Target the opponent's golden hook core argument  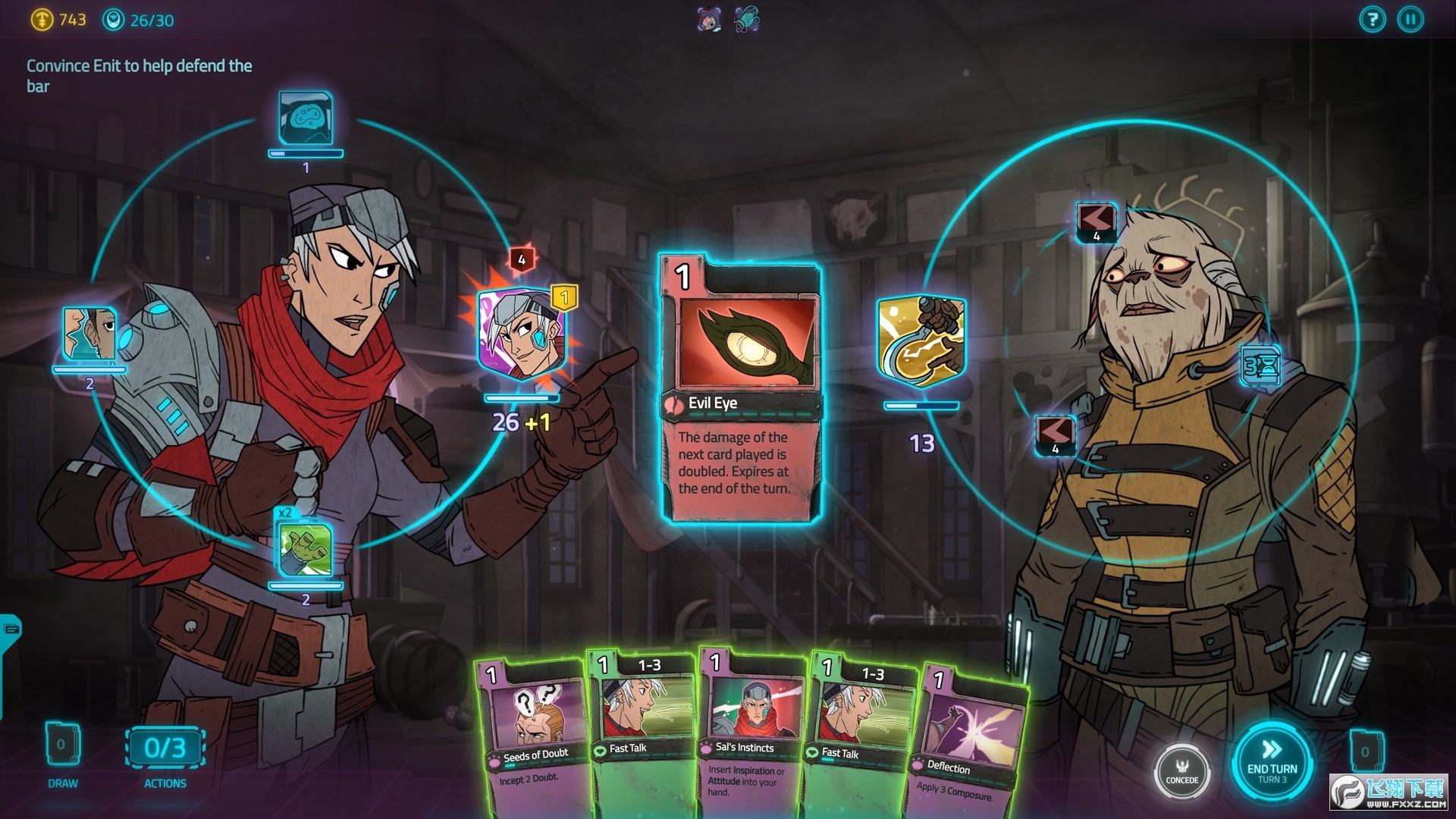click(x=921, y=340)
